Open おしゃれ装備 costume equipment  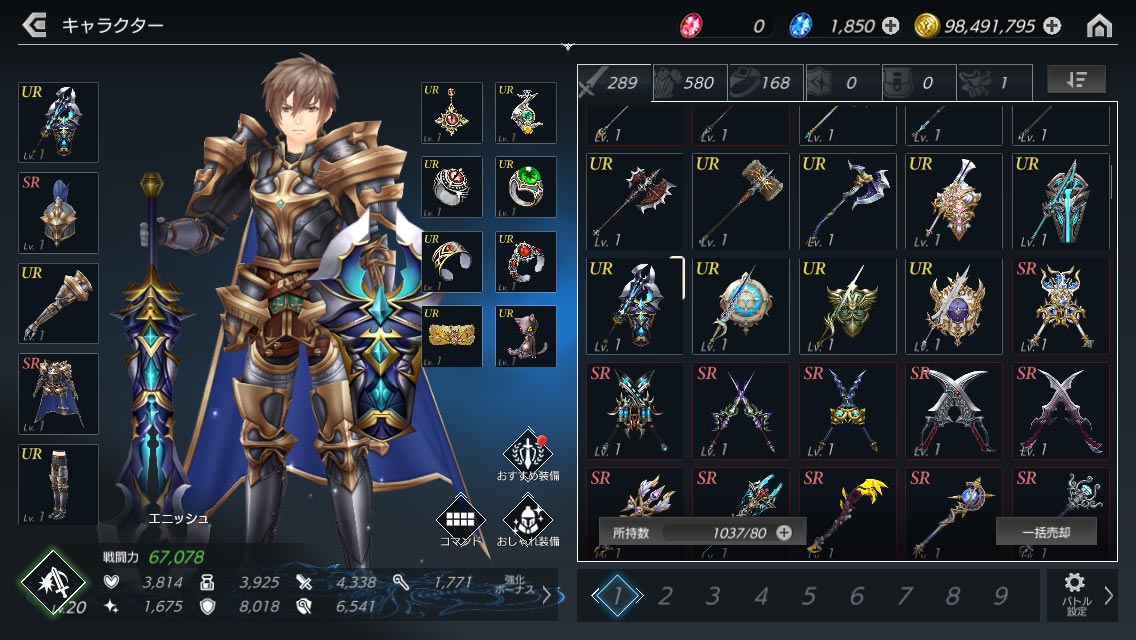528,520
